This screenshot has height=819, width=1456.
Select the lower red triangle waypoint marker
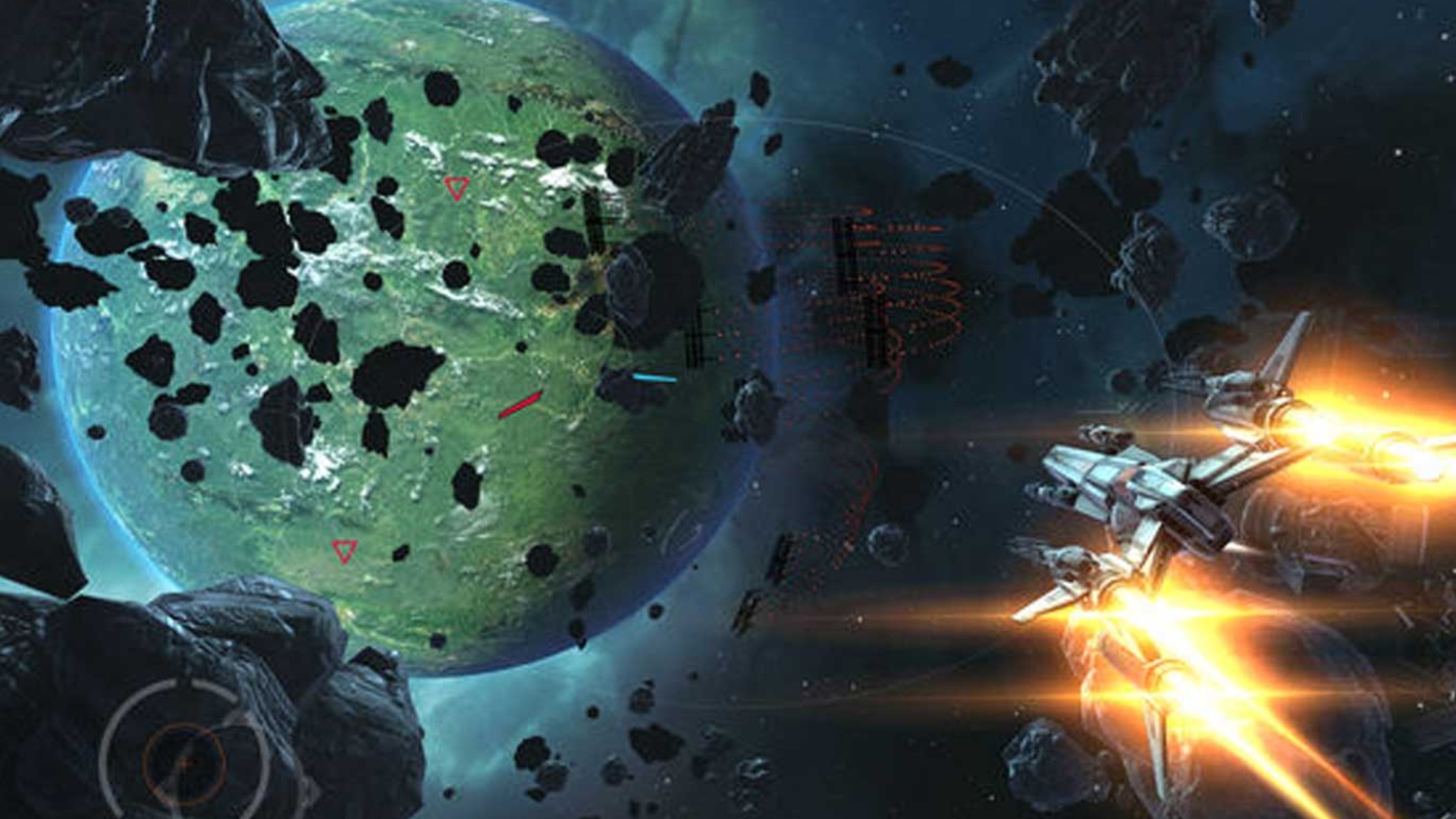coord(343,551)
